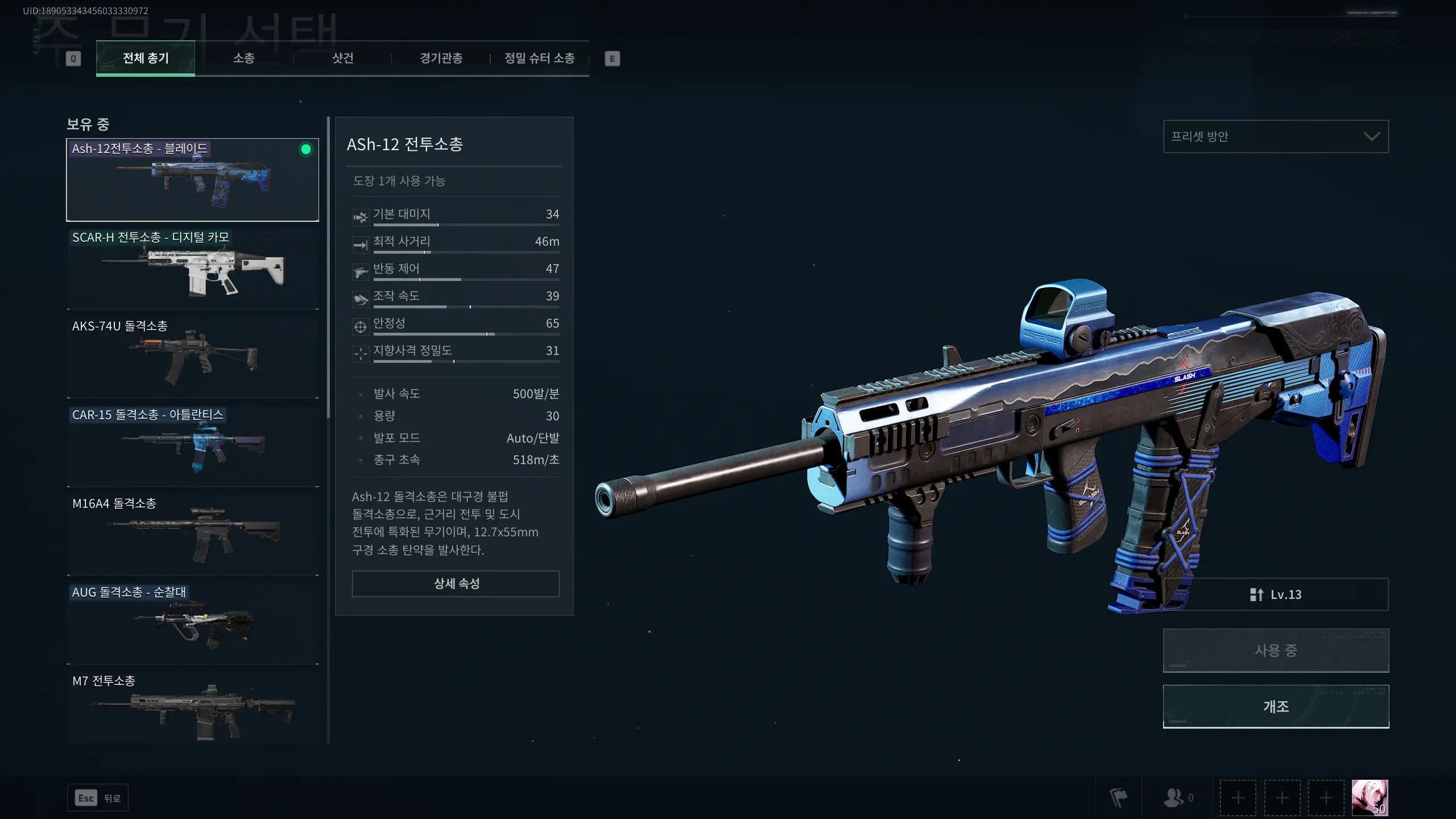Pick the AKS-74U 돌격소총 entry
Screen dimensions: 1456x819
pyautogui.click(x=192, y=357)
